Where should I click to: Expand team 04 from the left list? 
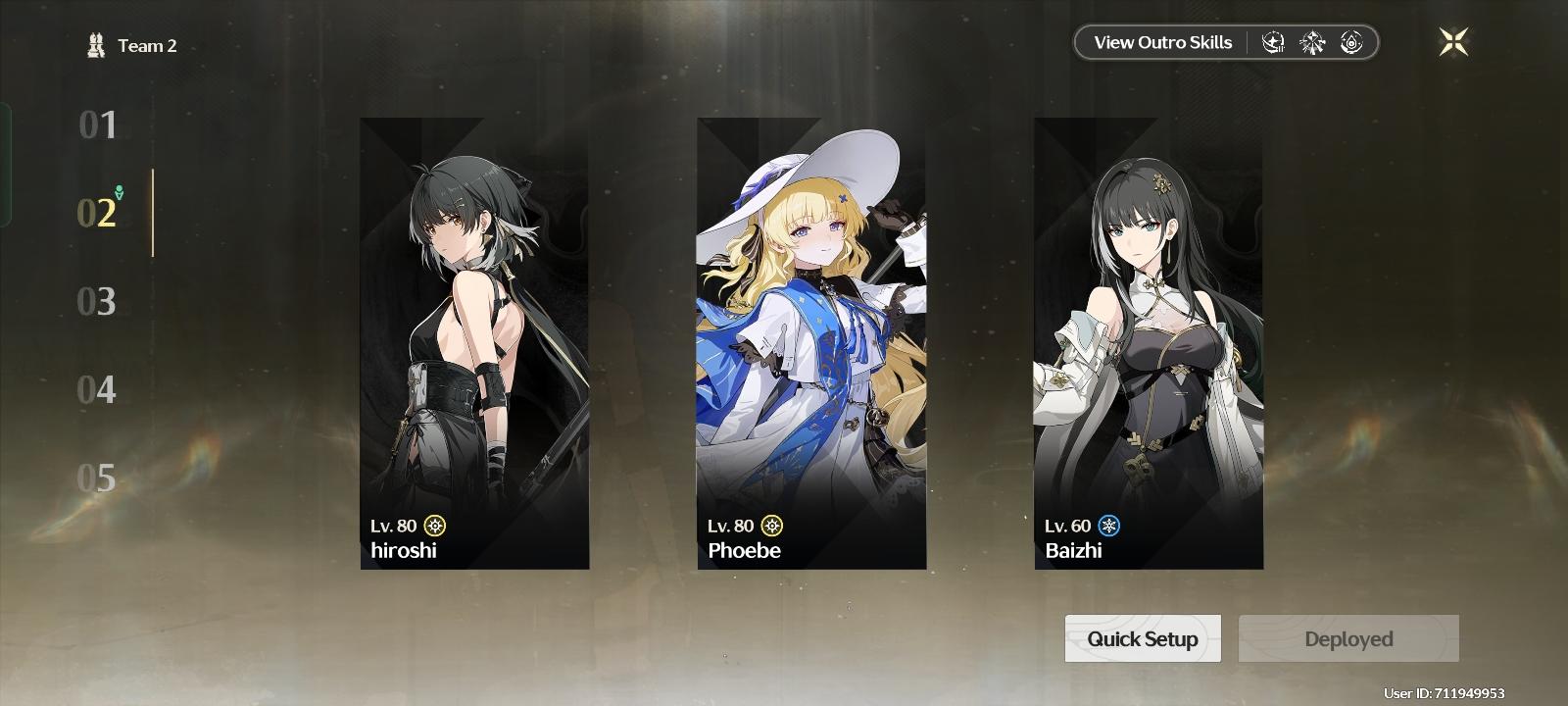tap(97, 391)
